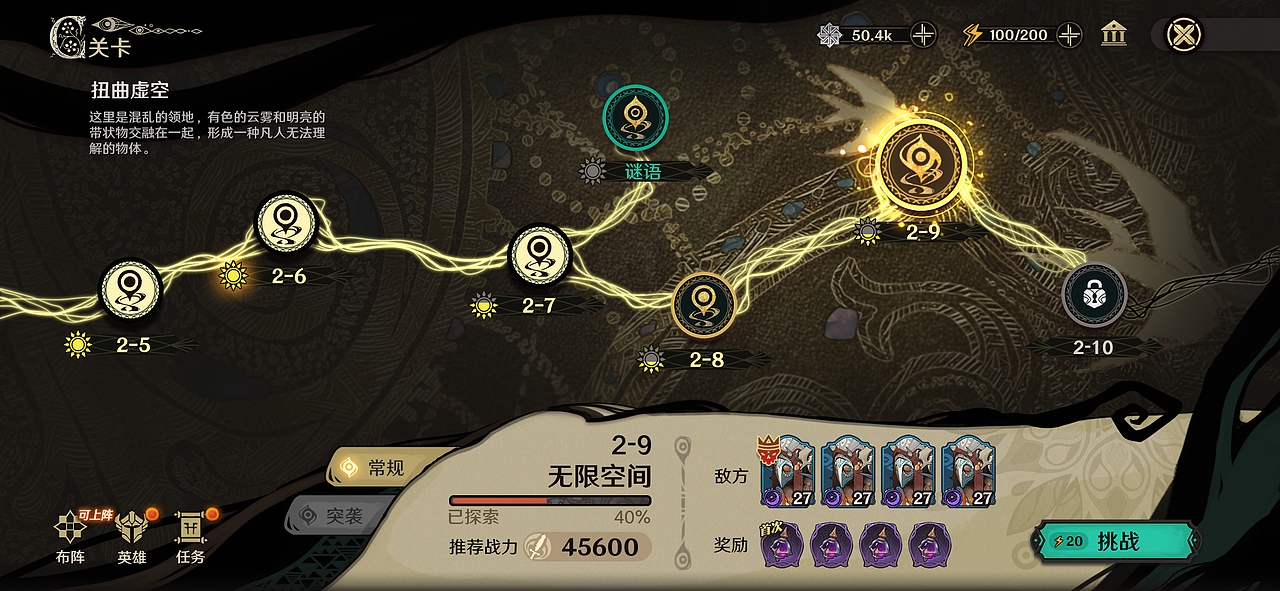Start the 挑战 challenge for stage 2-9
The image size is (1280, 591).
click(1116, 542)
